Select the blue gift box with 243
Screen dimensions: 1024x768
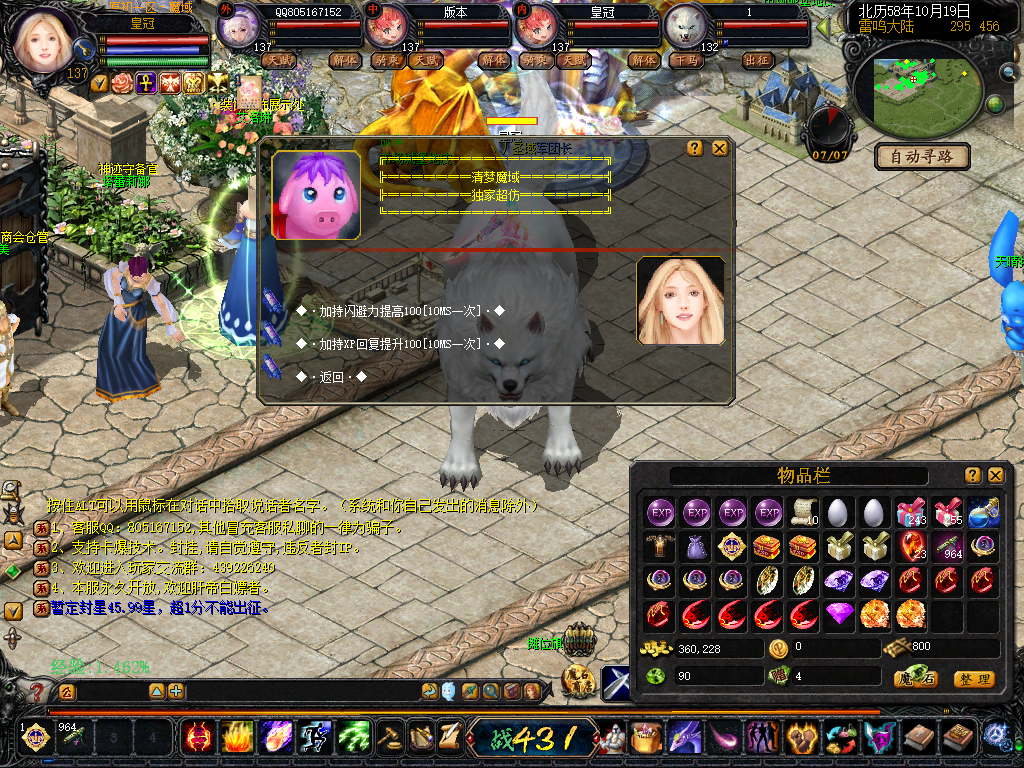[910, 513]
